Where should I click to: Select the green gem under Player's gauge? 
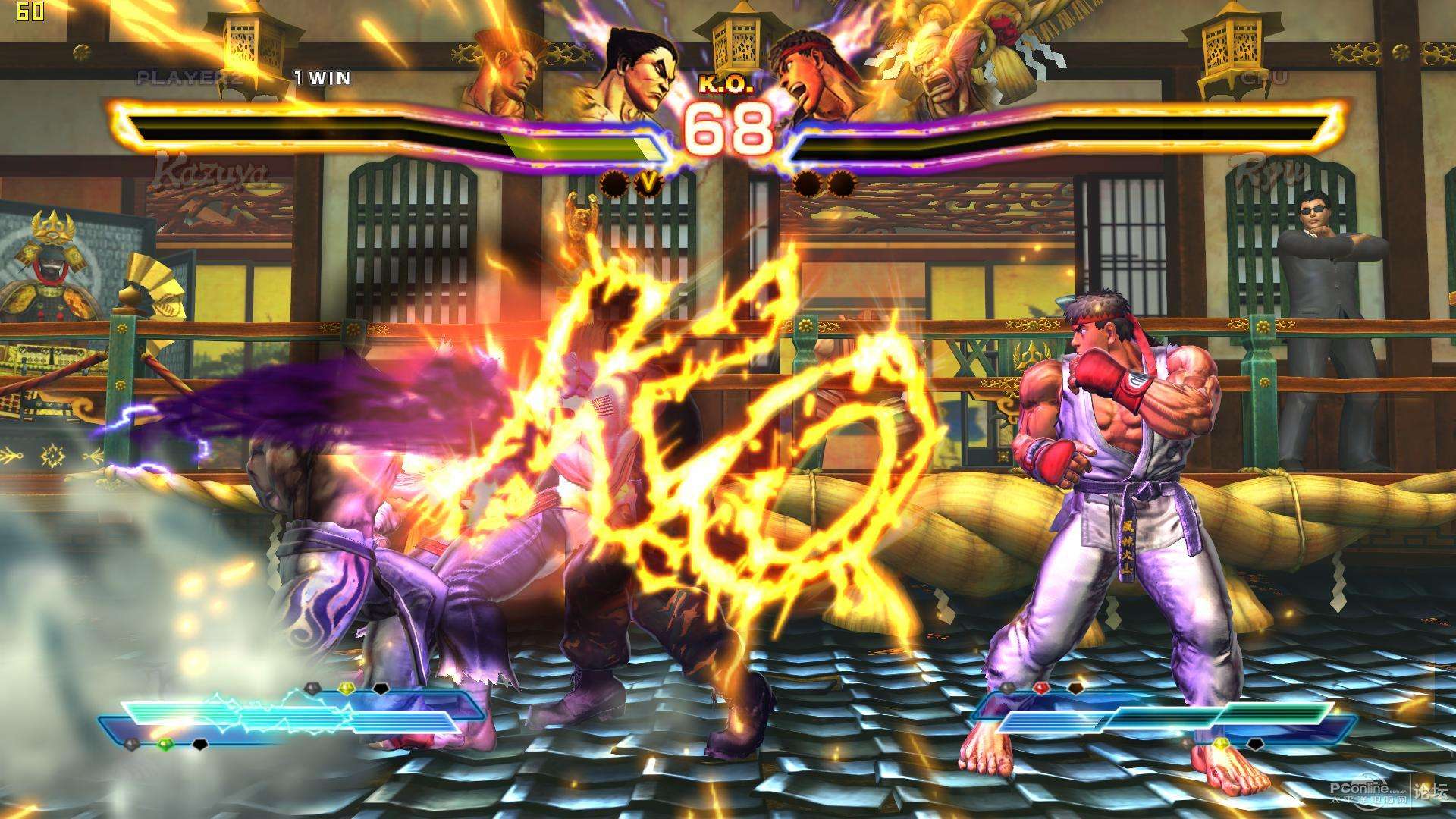click(165, 744)
